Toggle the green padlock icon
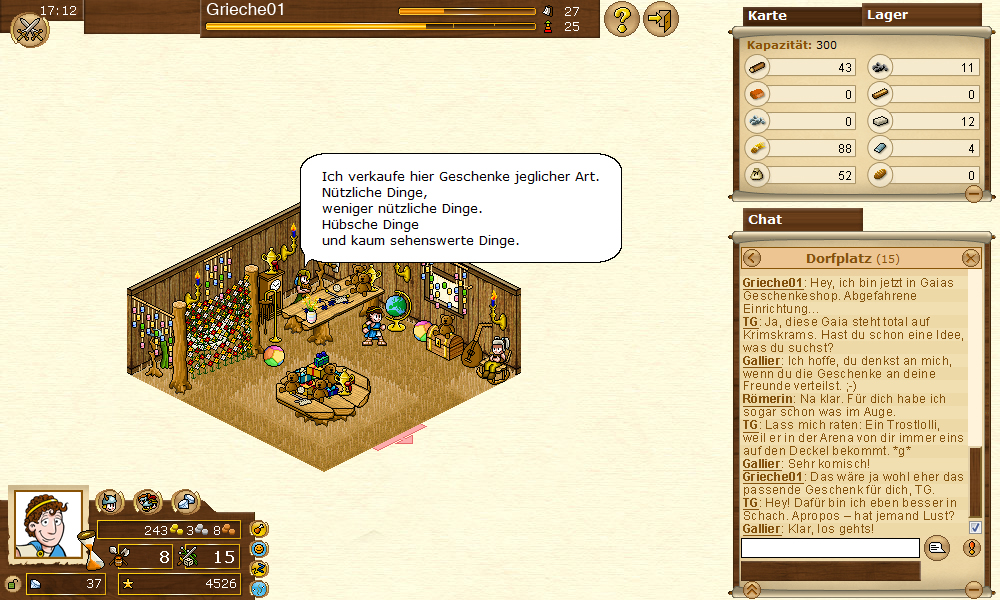This screenshot has width=1000, height=600. [x=13, y=584]
